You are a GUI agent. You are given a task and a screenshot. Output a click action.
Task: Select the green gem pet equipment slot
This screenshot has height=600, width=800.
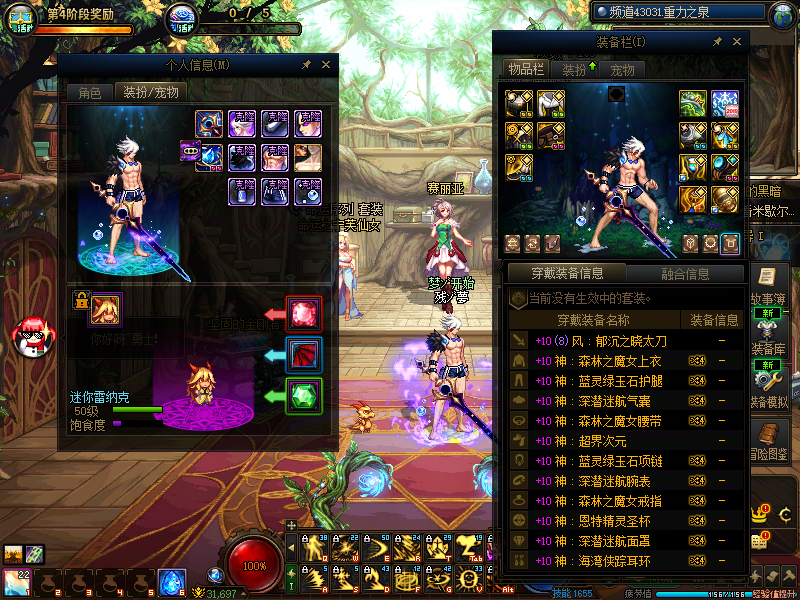[x=303, y=395]
